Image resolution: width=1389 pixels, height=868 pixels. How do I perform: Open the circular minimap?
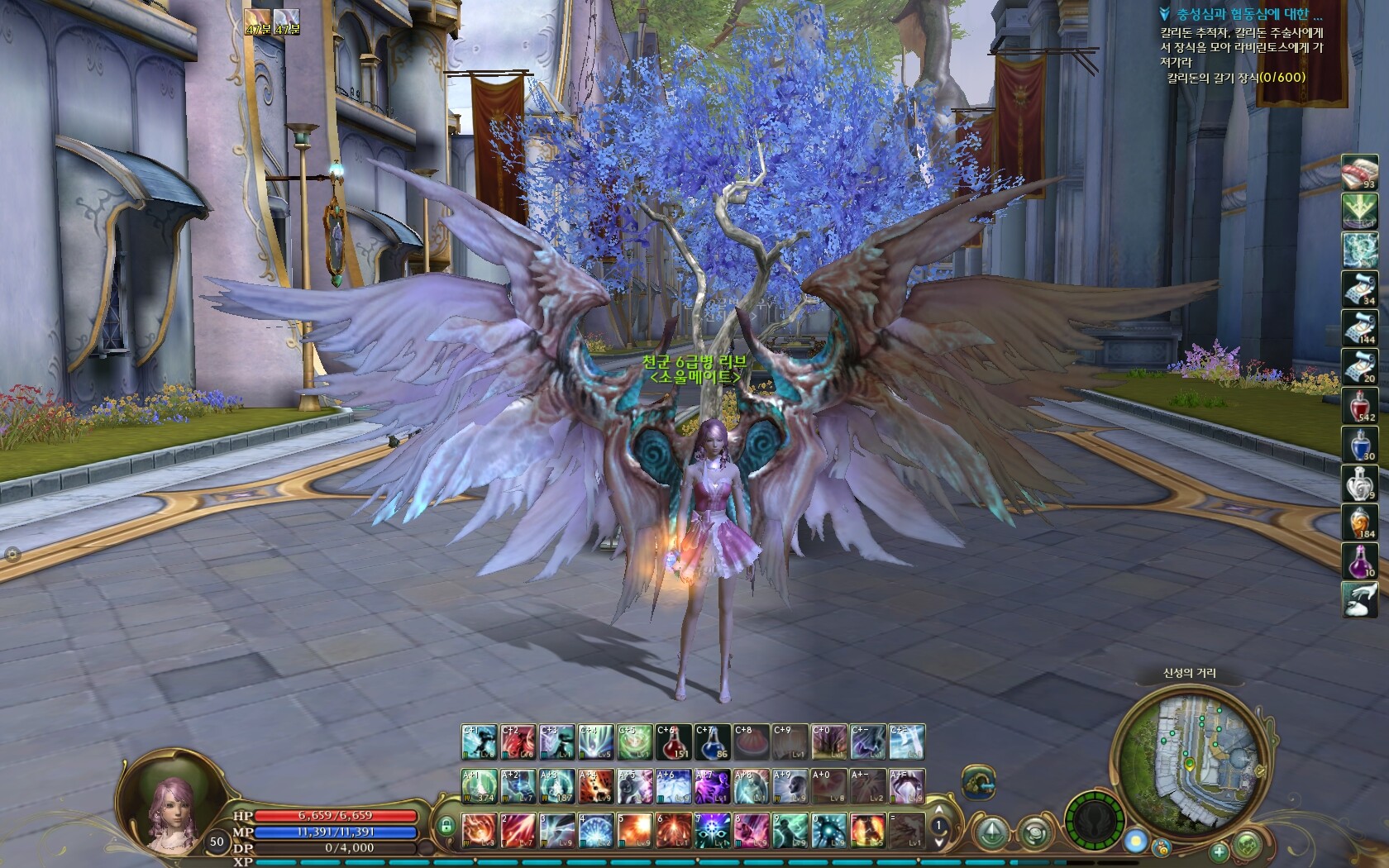pyautogui.click(x=1189, y=761)
